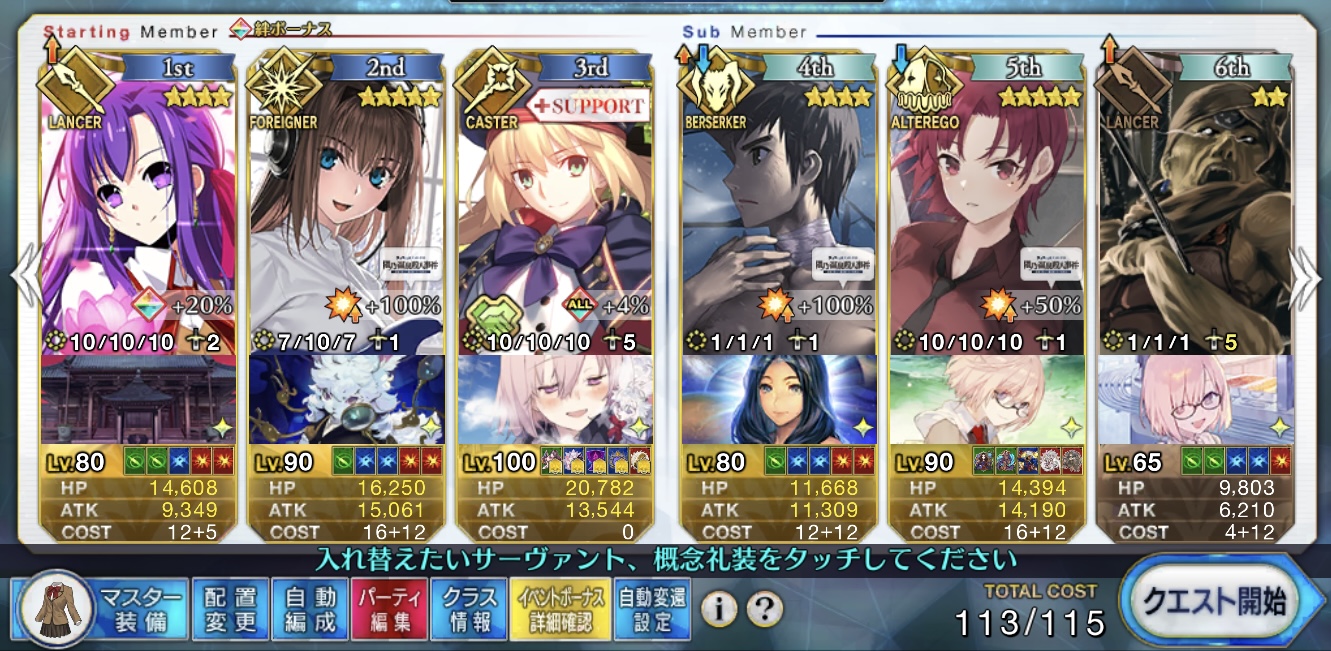Change the 1st slot shrine craft essence
This screenshot has width=1331, height=651.
pyautogui.click(x=138, y=400)
